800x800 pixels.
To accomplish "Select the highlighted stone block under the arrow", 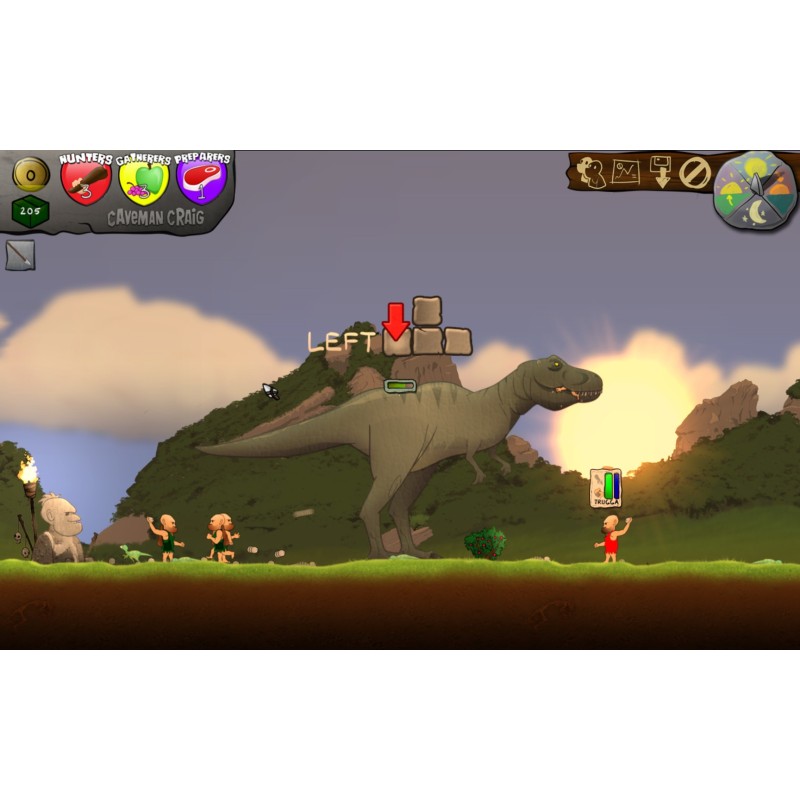I will click(x=398, y=342).
